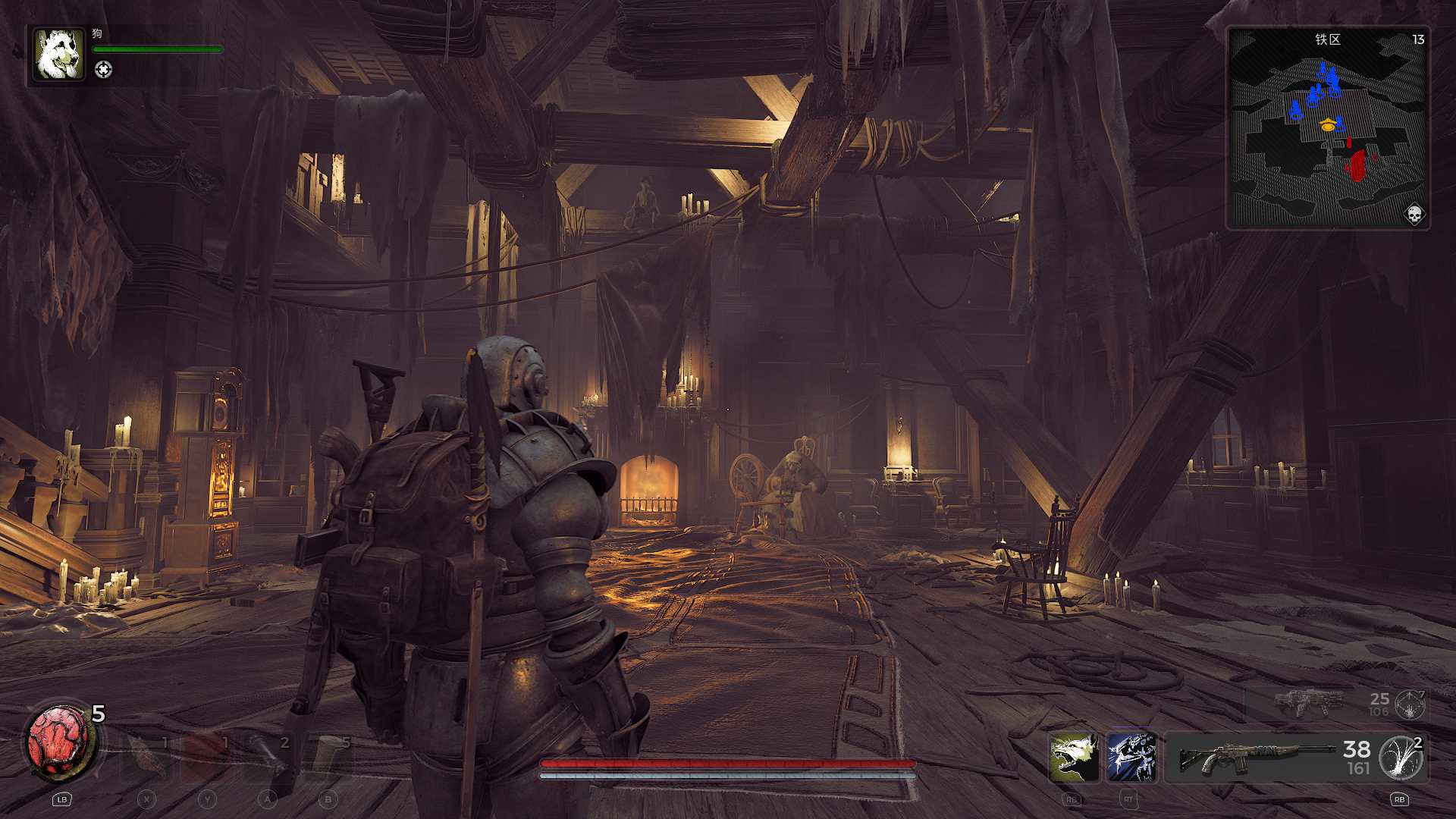The image size is (1456, 819).
Task: Activate the rifle's white burst weapon mod
Action: (x=1401, y=757)
